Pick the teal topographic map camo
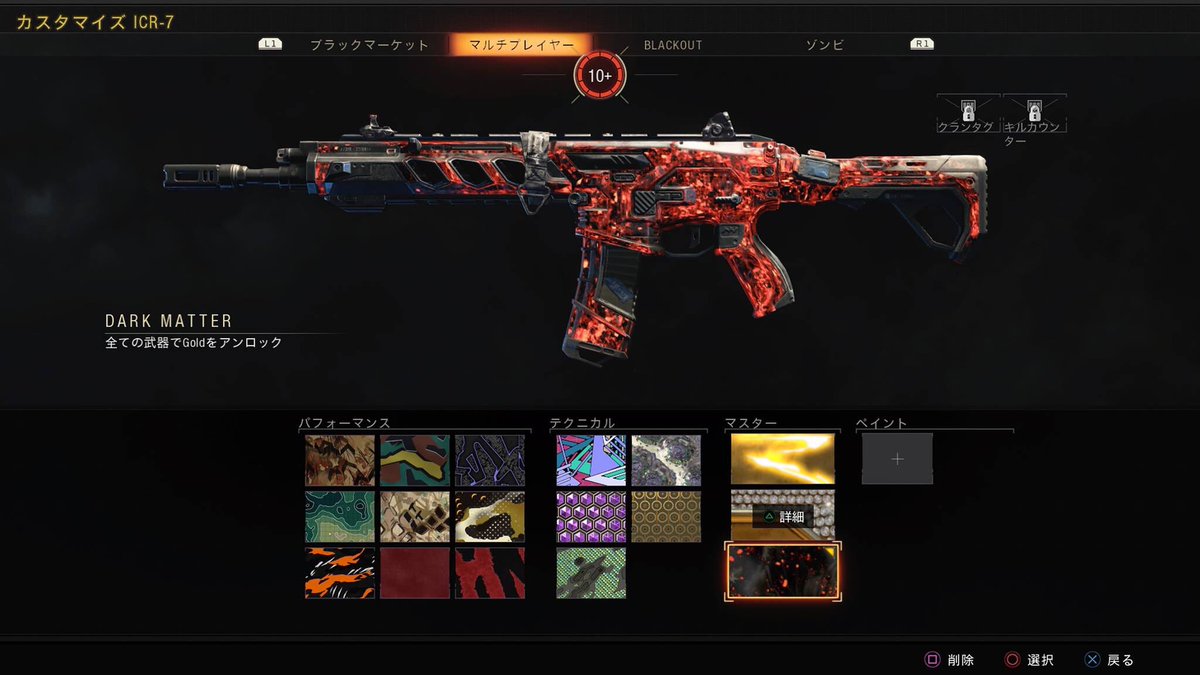Viewport: 1200px width, 675px height. coord(340,516)
